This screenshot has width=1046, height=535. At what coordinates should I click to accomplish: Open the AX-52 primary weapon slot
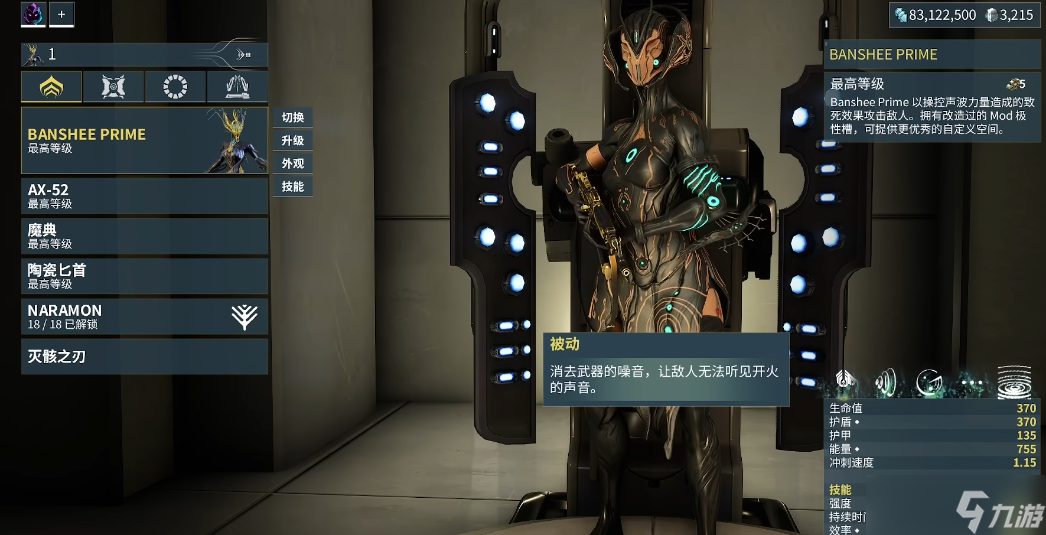[144, 195]
